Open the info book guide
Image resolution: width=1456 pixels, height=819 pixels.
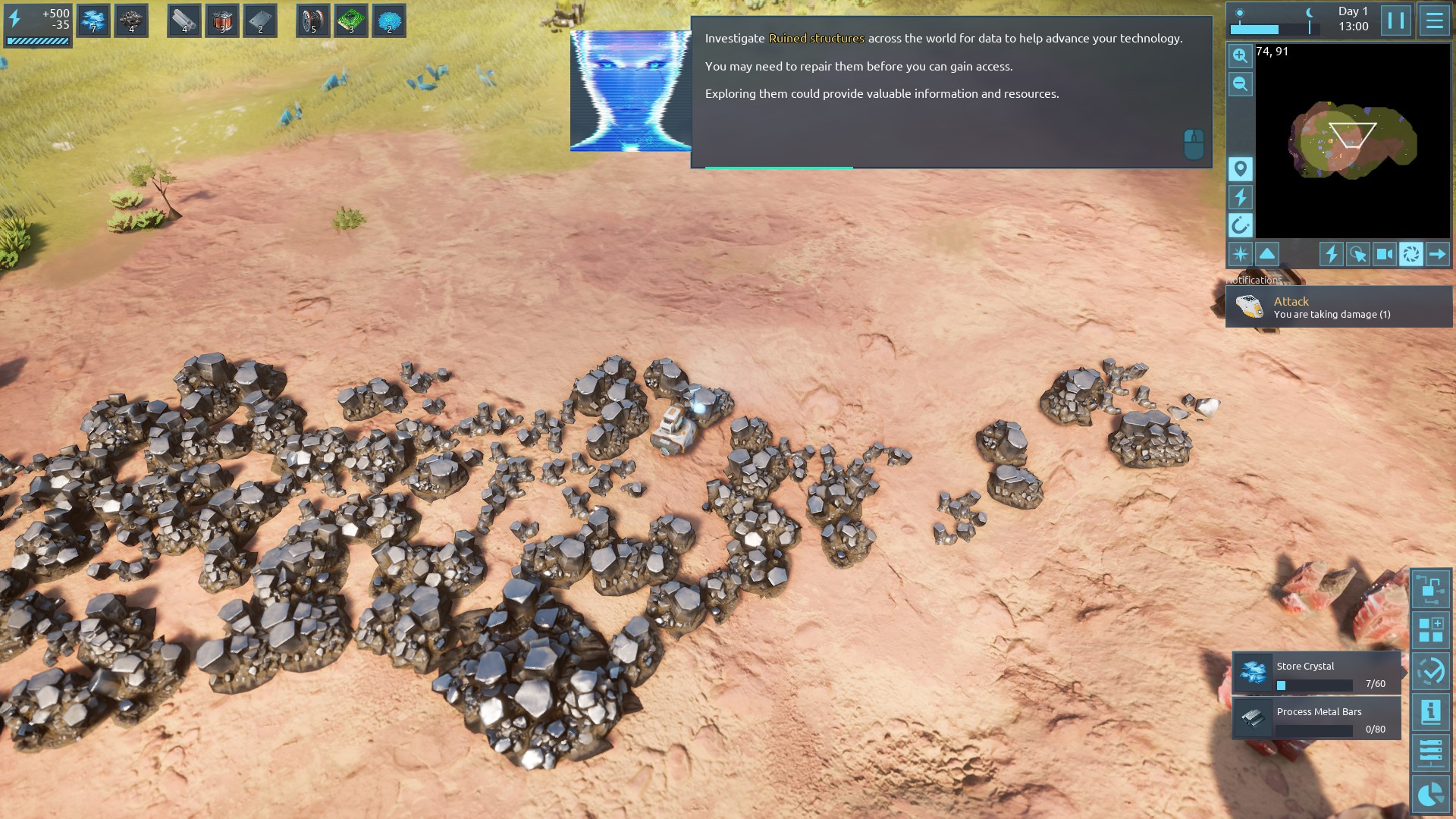1430,712
